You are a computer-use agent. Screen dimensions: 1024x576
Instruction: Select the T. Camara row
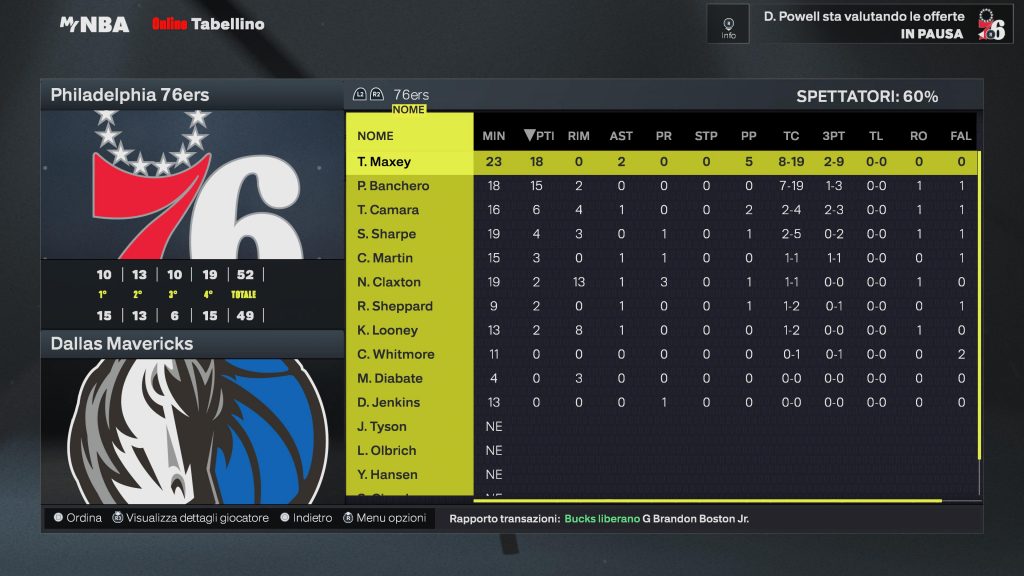pyautogui.click(x=388, y=210)
